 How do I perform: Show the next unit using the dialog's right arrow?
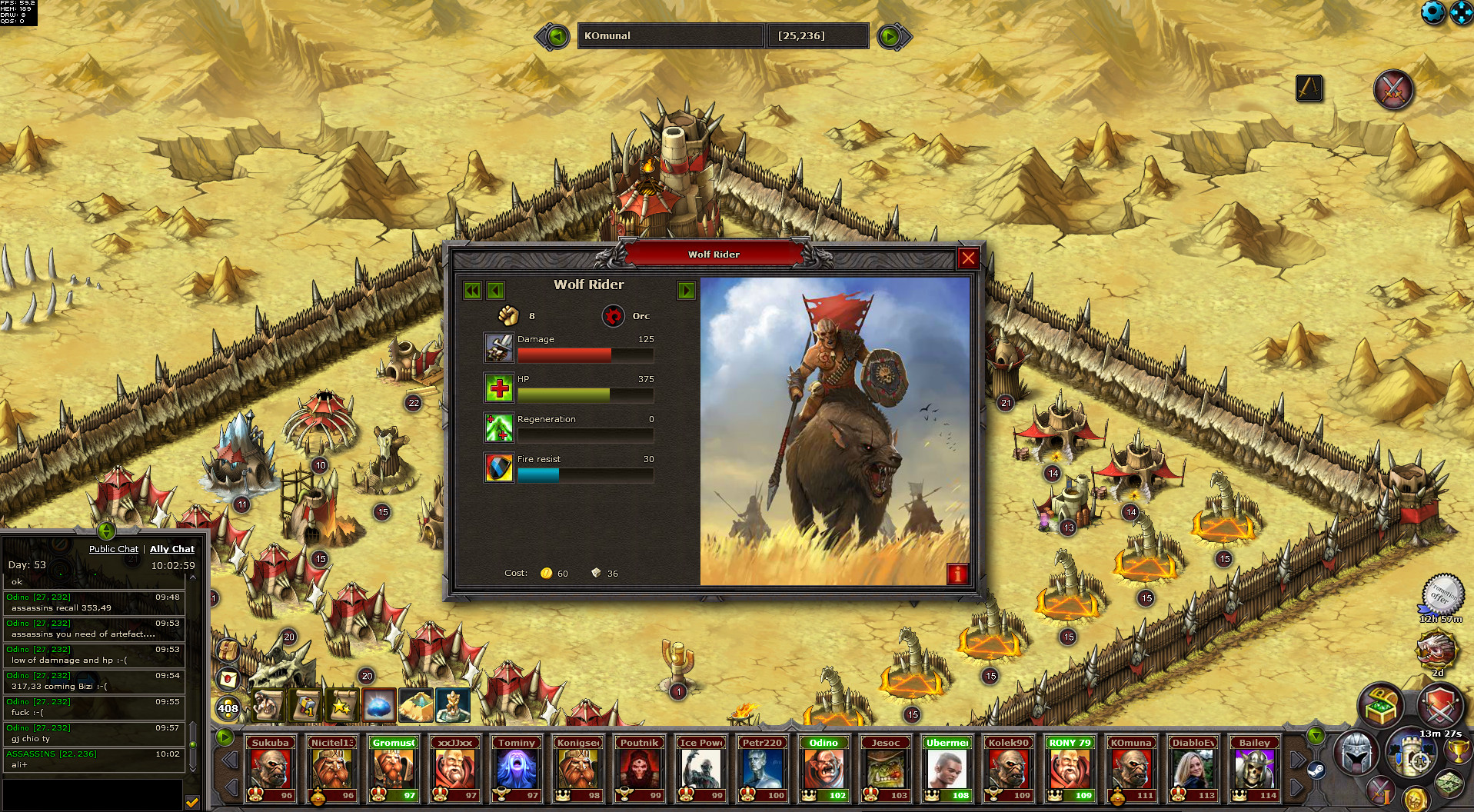[x=686, y=291]
